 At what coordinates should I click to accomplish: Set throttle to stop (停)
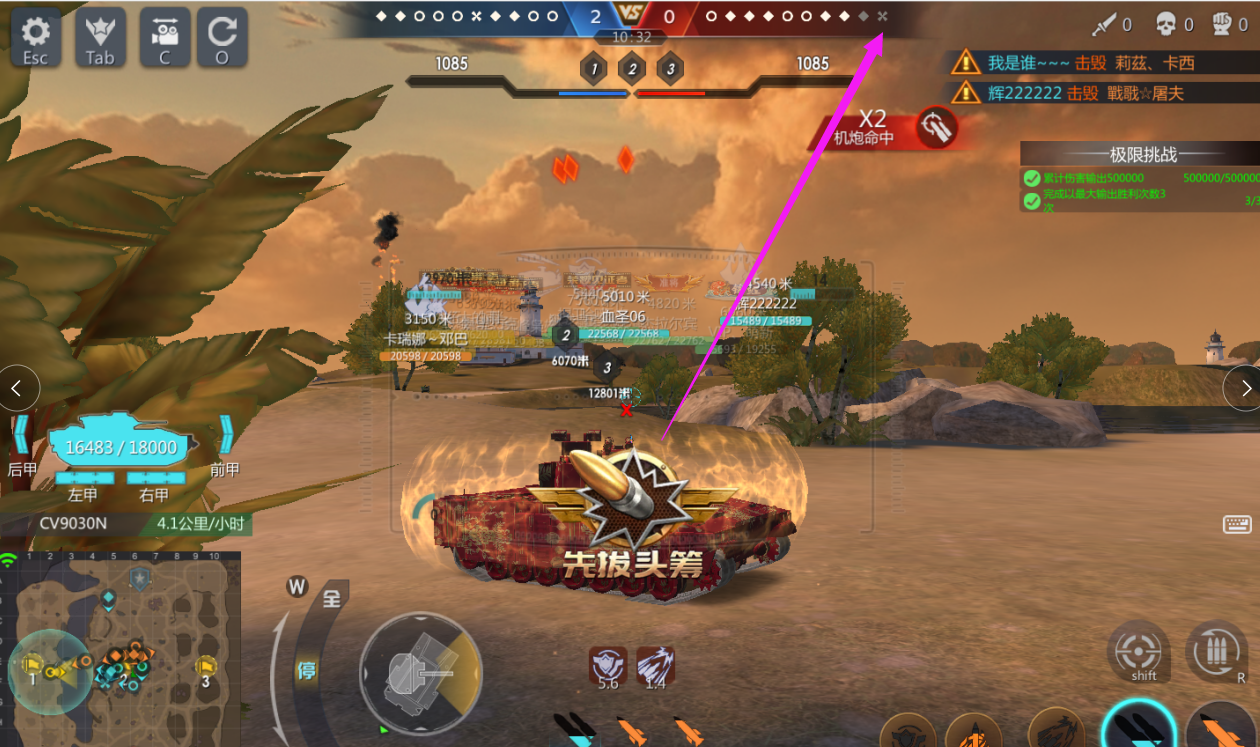[x=306, y=670]
